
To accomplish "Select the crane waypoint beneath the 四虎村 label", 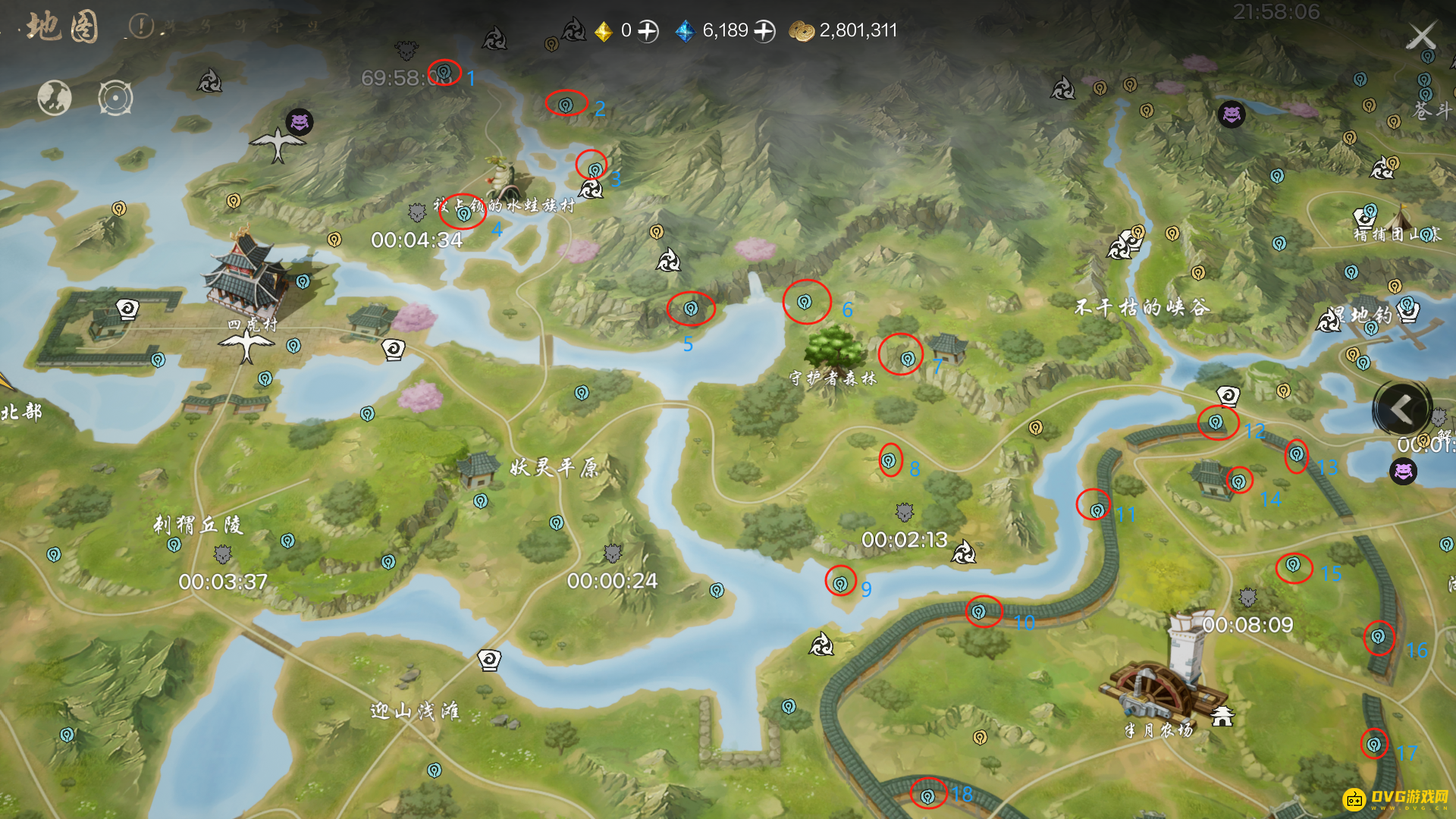I will point(246,346).
